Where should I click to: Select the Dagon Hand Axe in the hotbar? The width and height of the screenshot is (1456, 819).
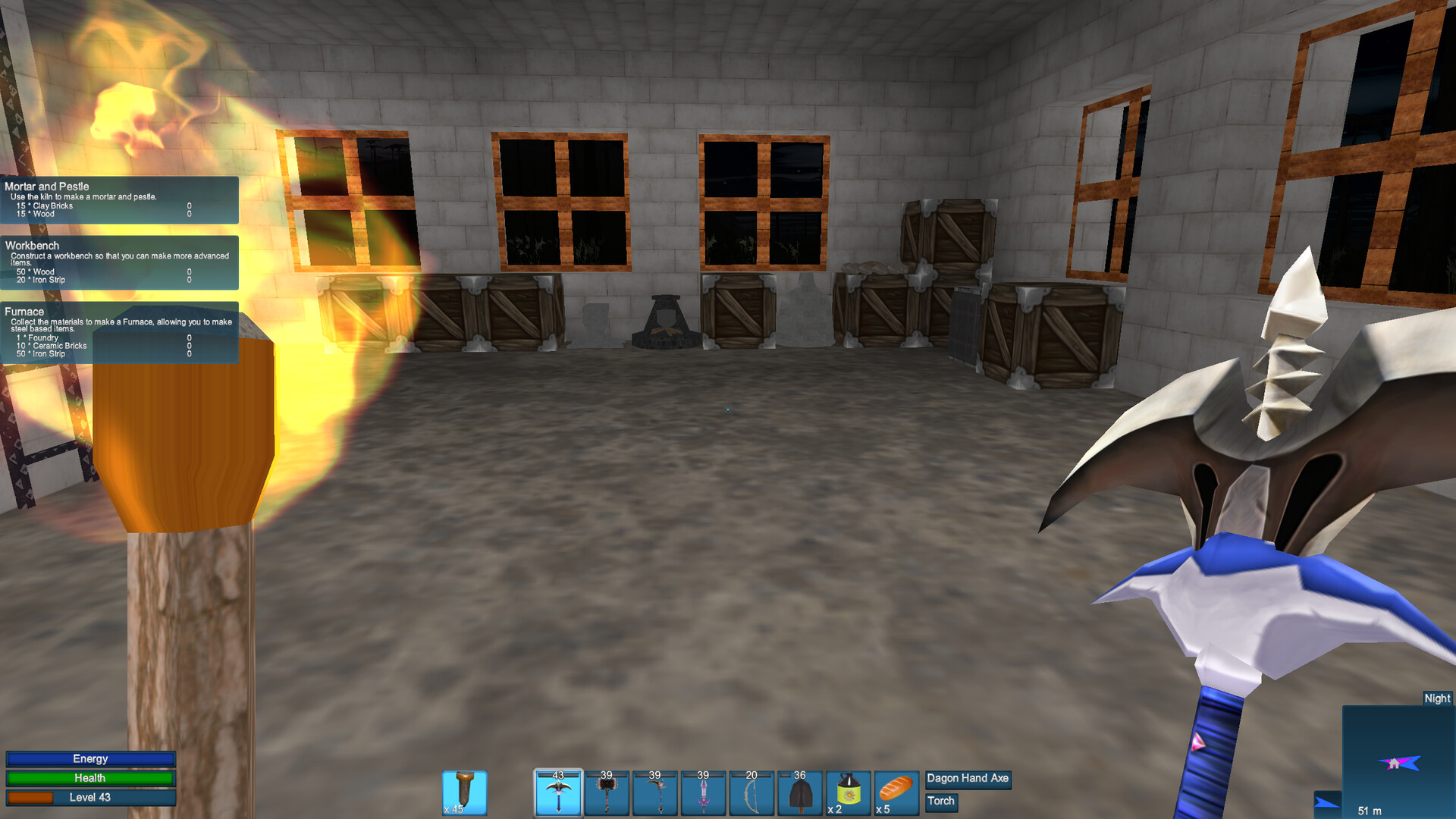click(x=557, y=791)
